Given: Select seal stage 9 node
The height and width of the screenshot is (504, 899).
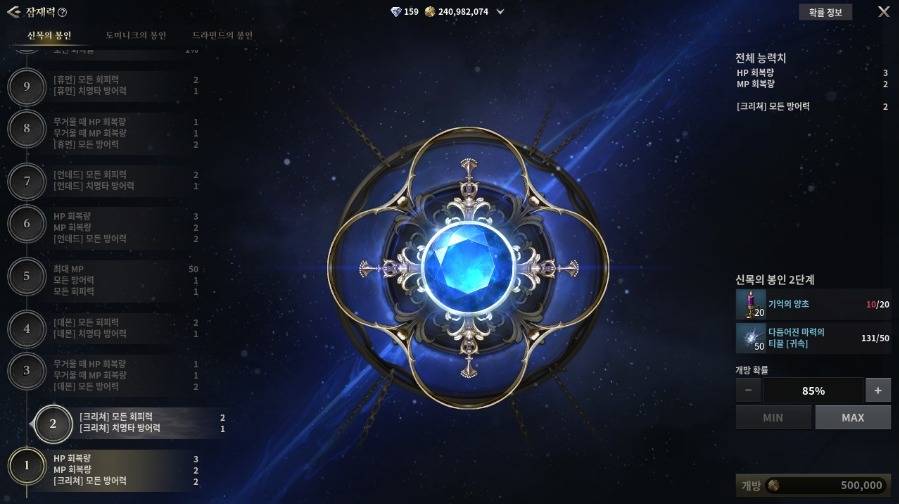Looking at the screenshot, I should tap(26, 85).
